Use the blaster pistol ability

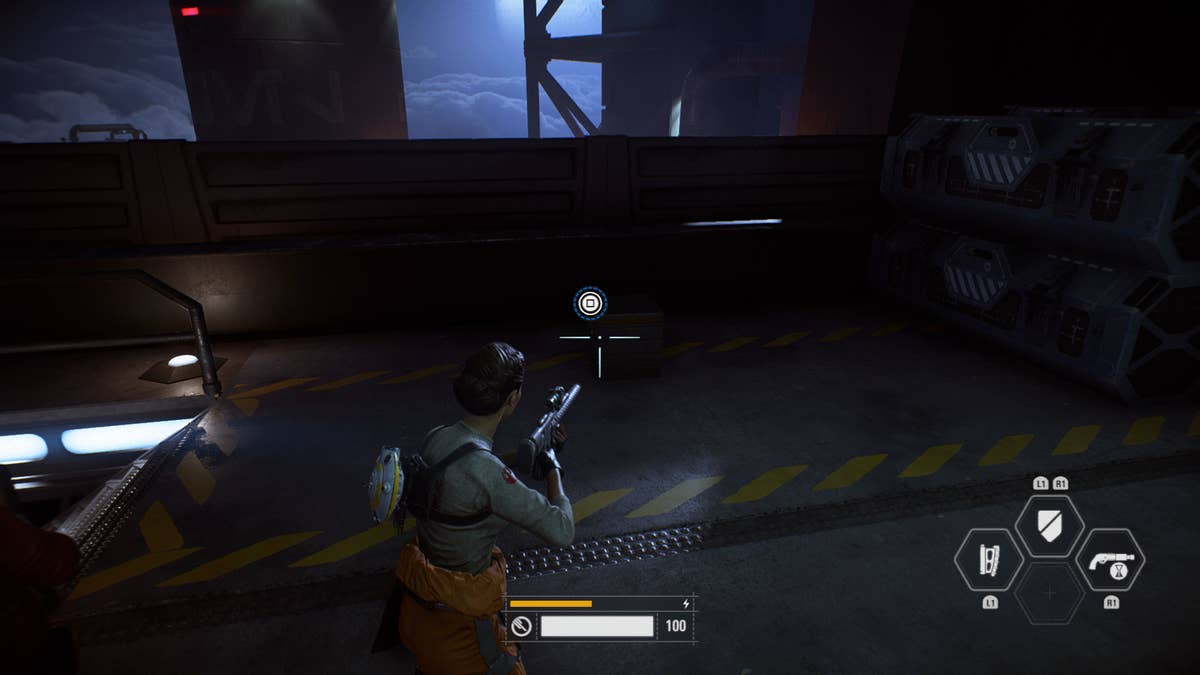click(x=1110, y=561)
